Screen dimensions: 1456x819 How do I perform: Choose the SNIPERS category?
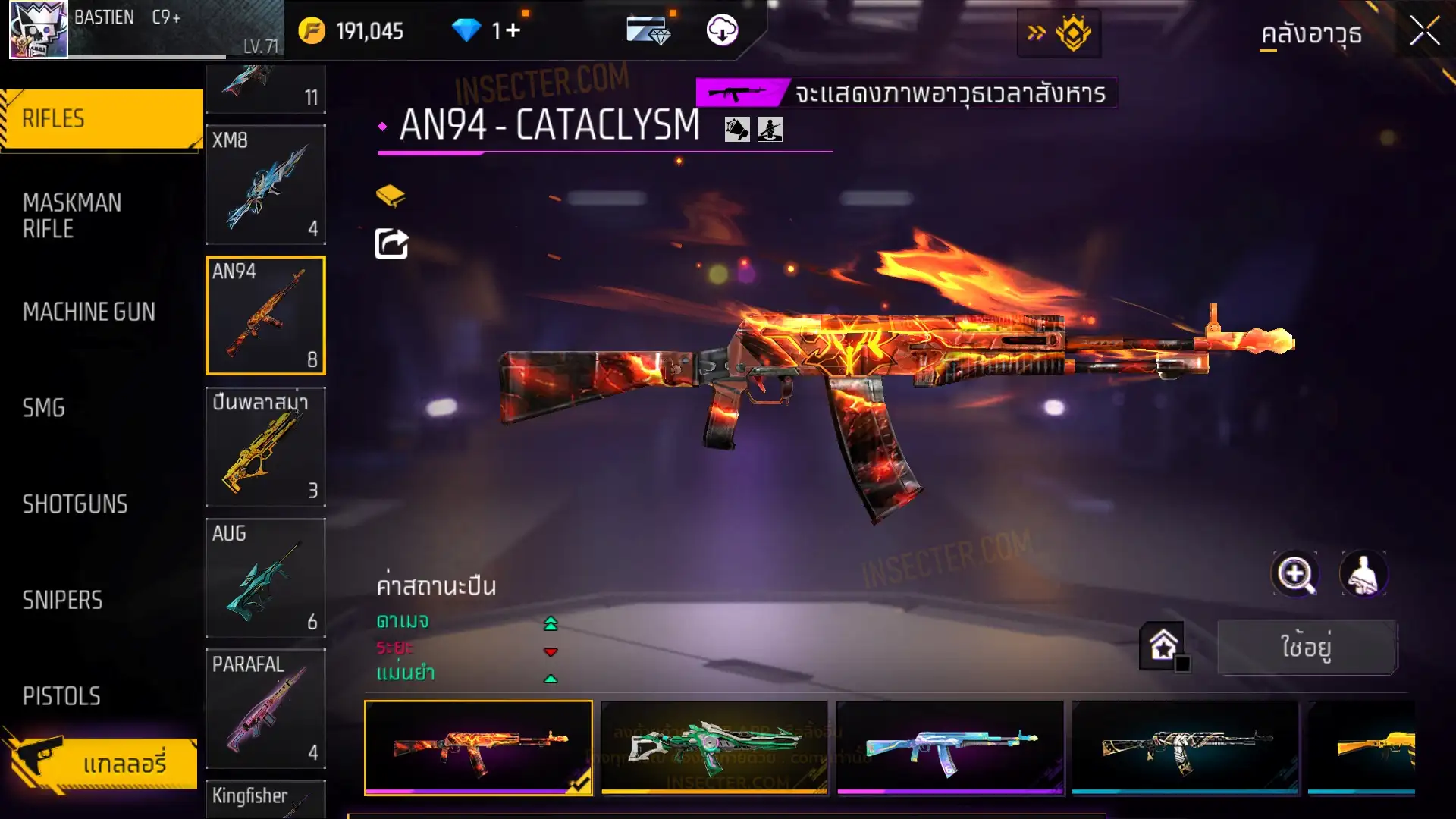tap(62, 601)
